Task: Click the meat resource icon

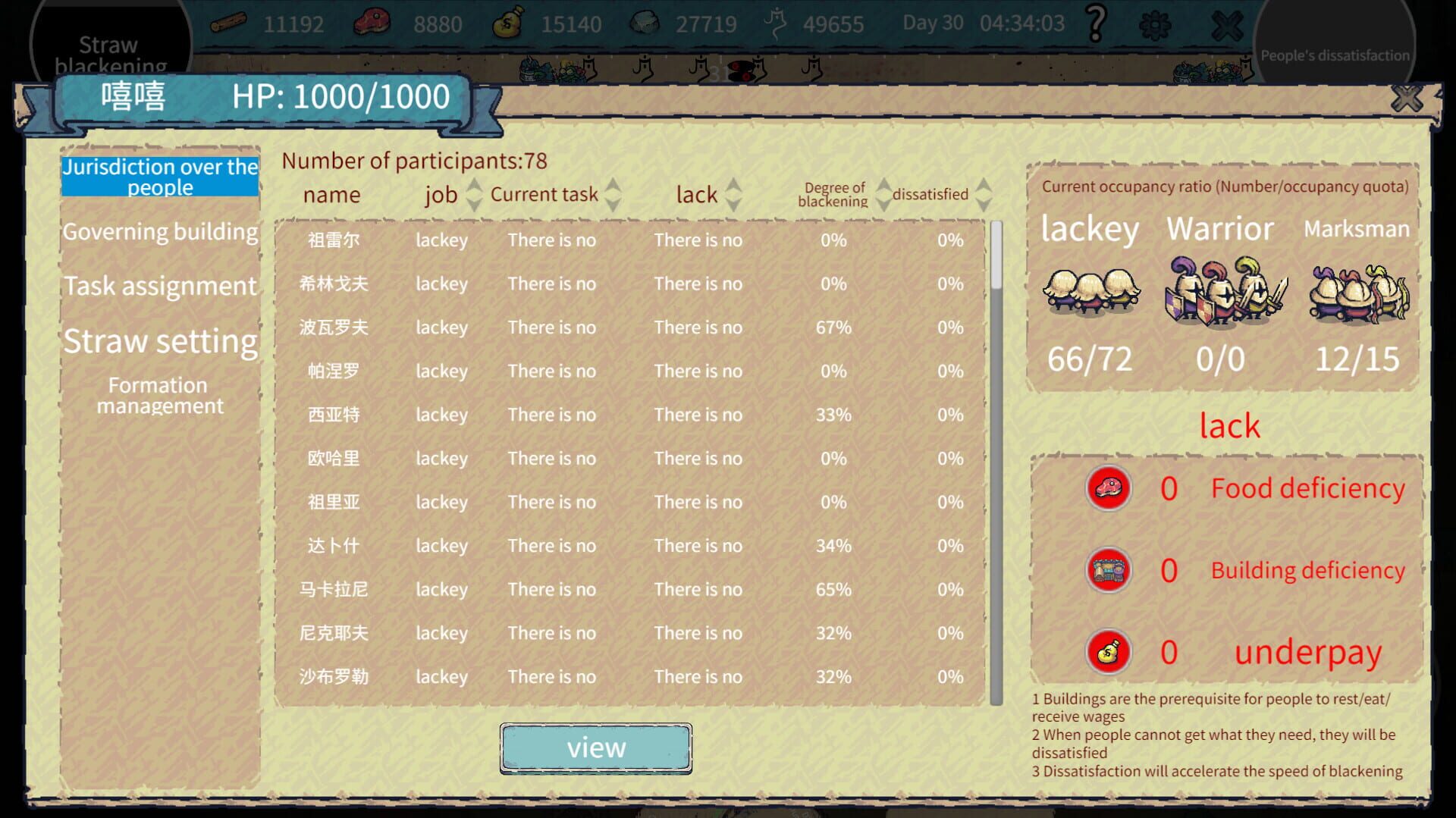Action: [x=370, y=23]
